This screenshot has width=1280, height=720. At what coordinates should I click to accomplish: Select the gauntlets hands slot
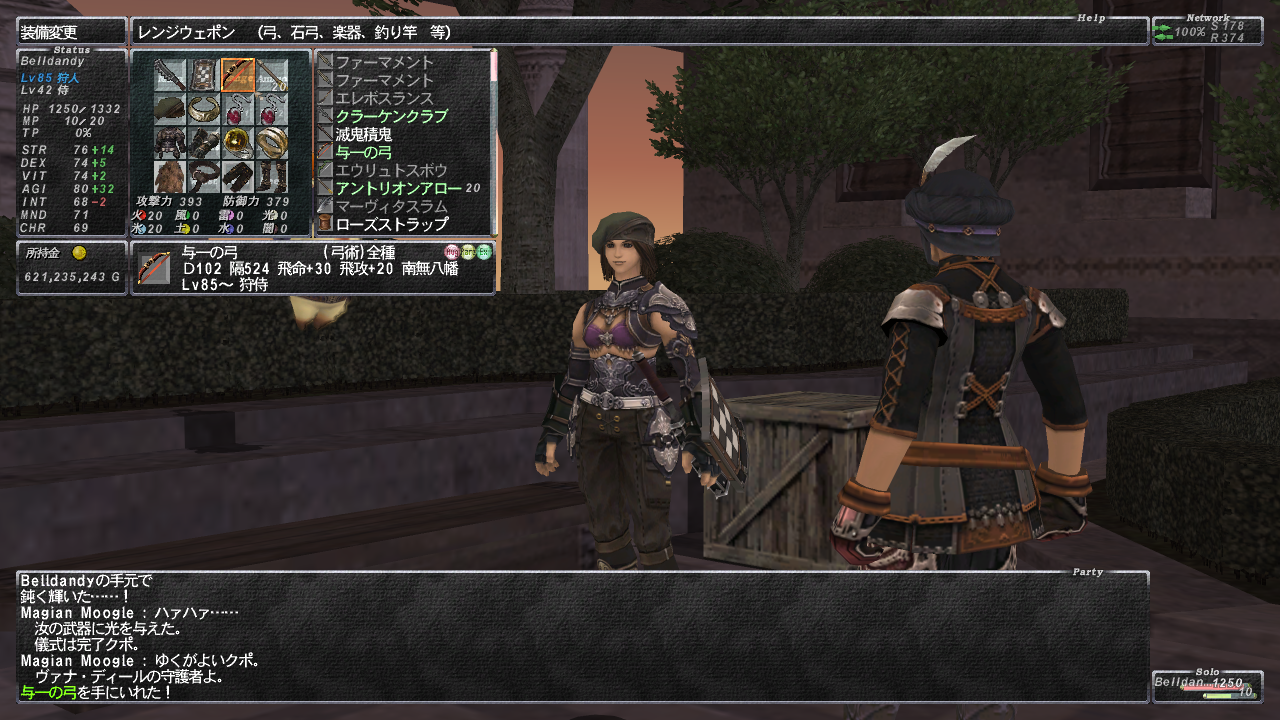tap(204, 142)
